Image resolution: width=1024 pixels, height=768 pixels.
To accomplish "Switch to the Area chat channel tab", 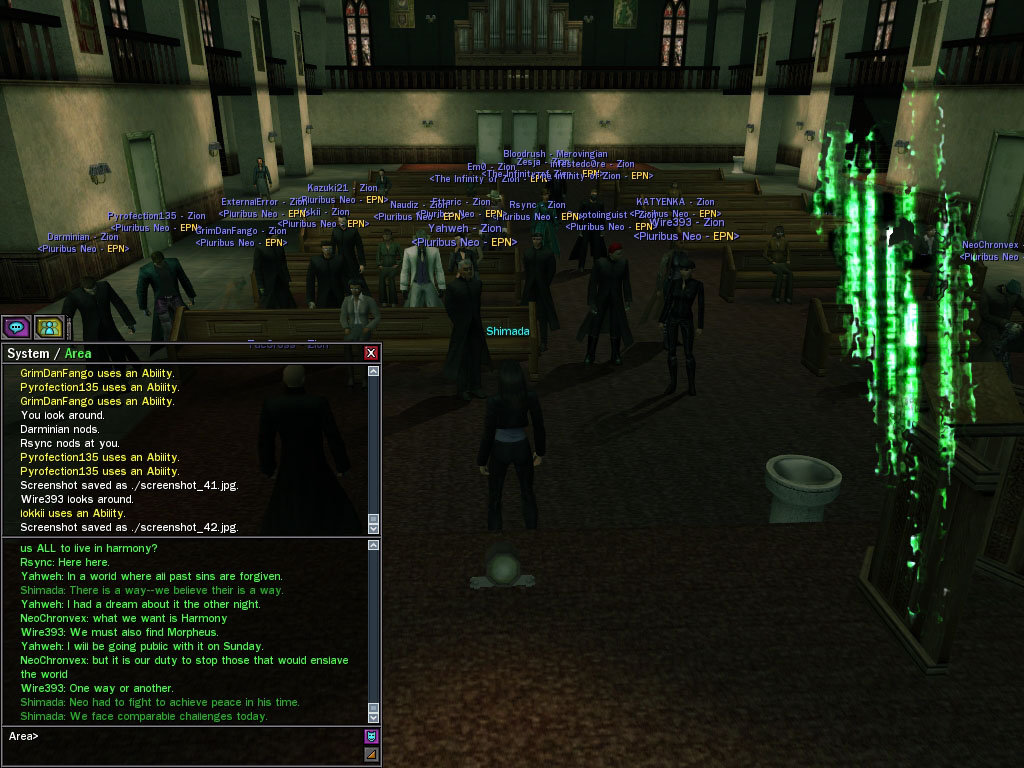I will coord(78,353).
